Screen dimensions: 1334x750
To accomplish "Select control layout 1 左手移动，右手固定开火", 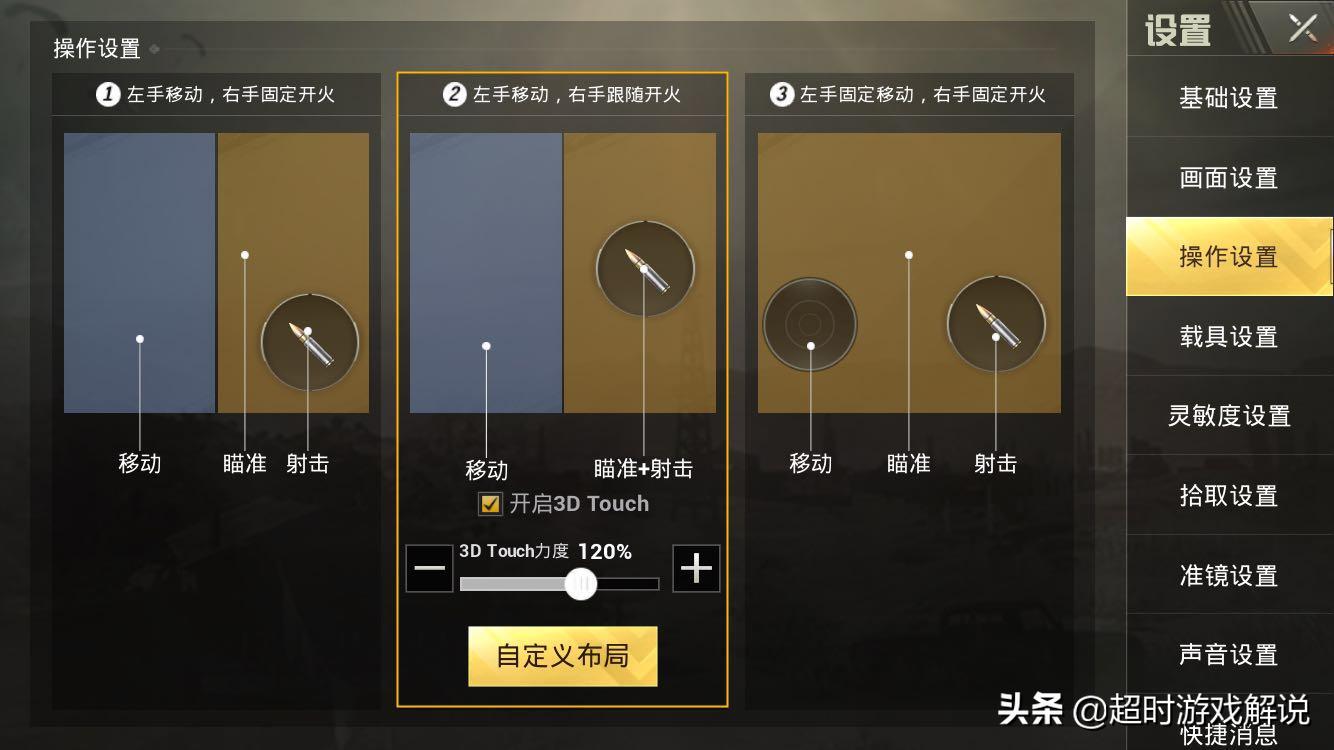I will (x=216, y=94).
